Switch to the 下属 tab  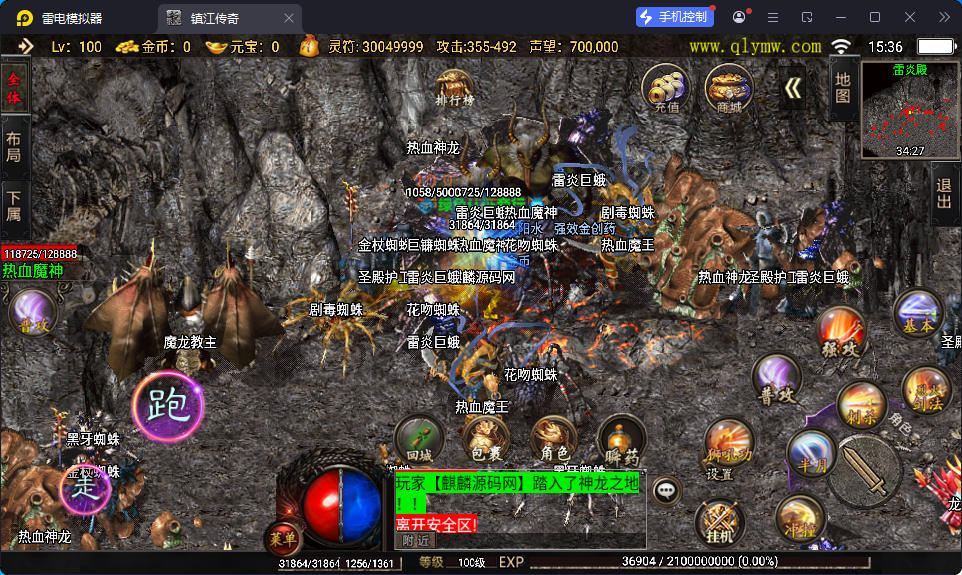[x=14, y=205]
